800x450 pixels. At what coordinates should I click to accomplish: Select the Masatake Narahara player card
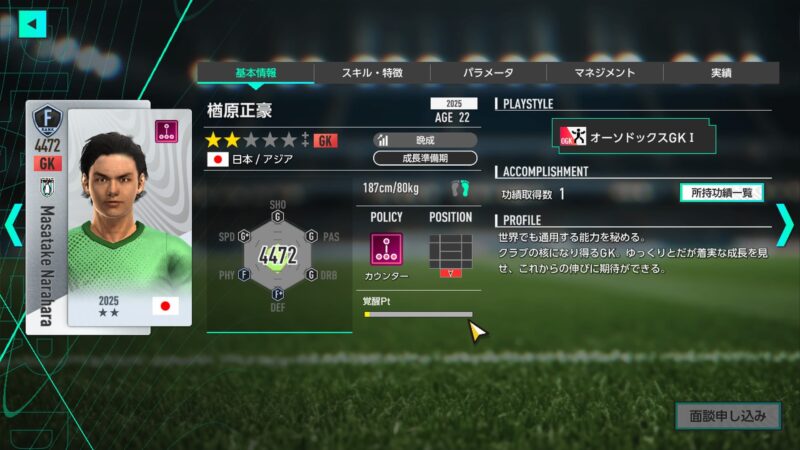coord(108,225)
